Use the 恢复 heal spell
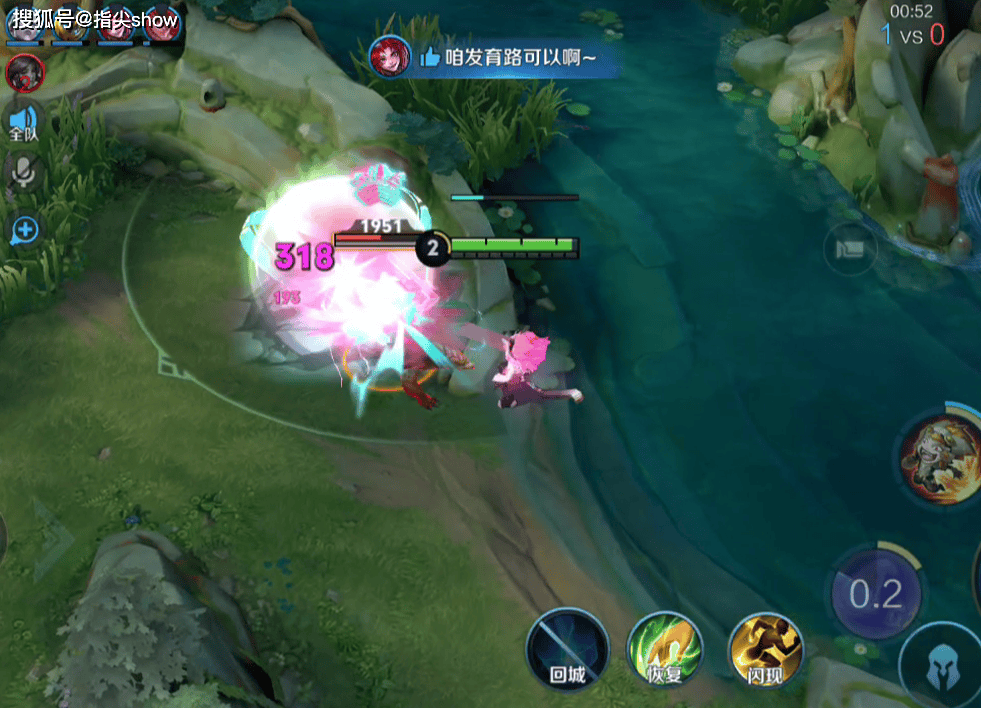 click(x=665, y=650)
